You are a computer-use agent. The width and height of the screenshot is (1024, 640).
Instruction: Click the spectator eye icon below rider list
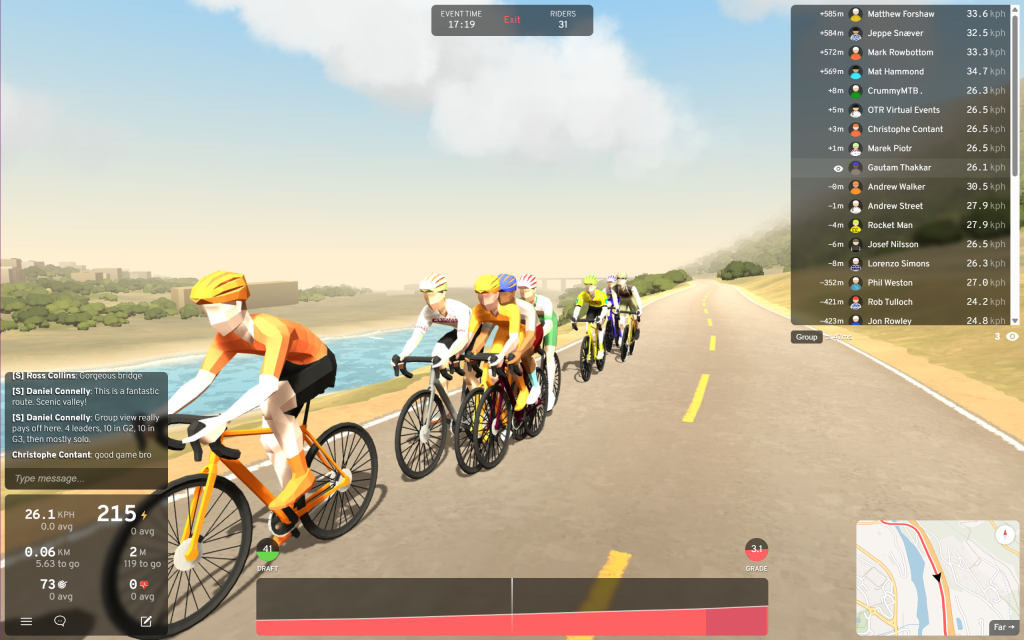(x=1012, y=337)
